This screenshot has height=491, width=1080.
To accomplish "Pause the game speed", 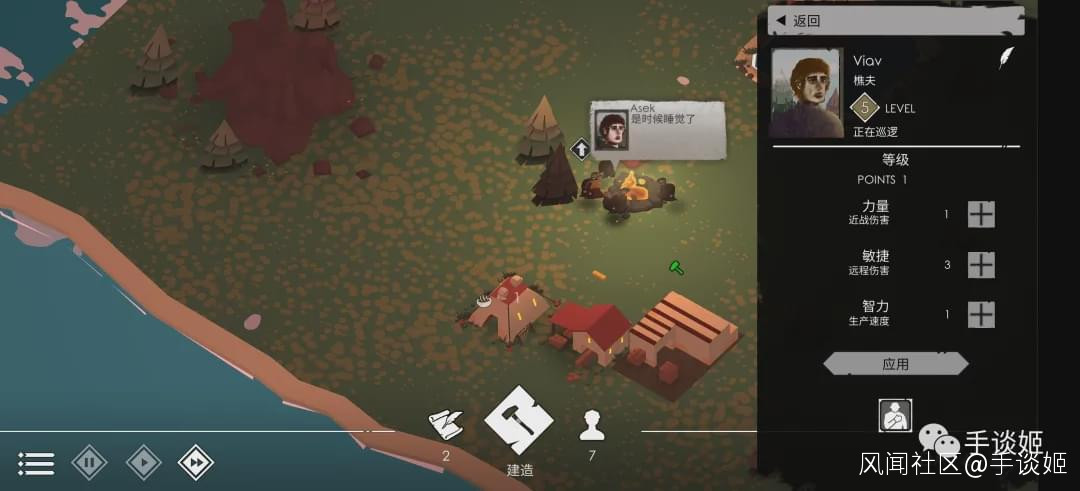I will [x=89, y=463].
